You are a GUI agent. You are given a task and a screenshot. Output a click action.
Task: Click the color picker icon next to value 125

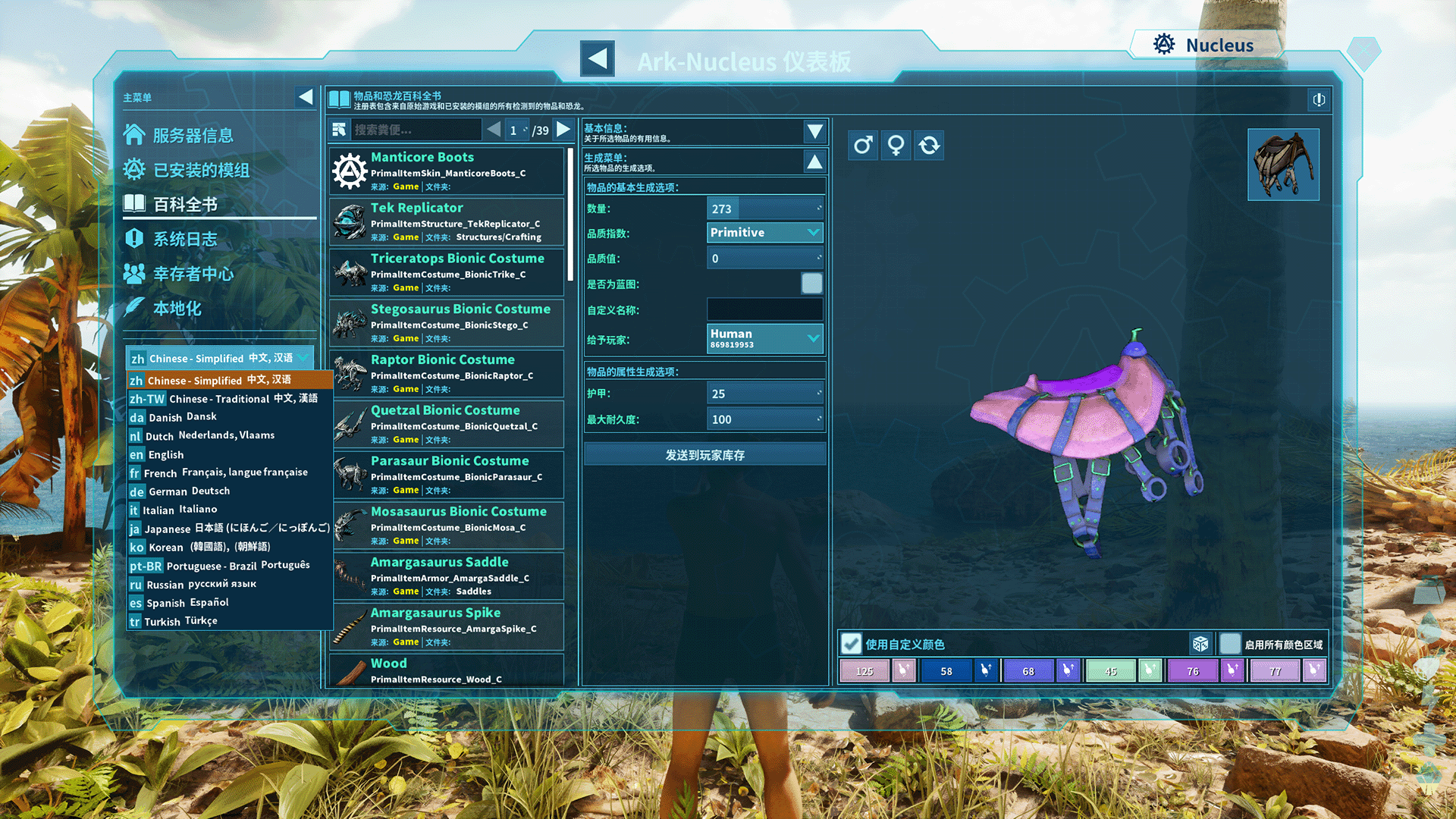[x=904, y=670]
